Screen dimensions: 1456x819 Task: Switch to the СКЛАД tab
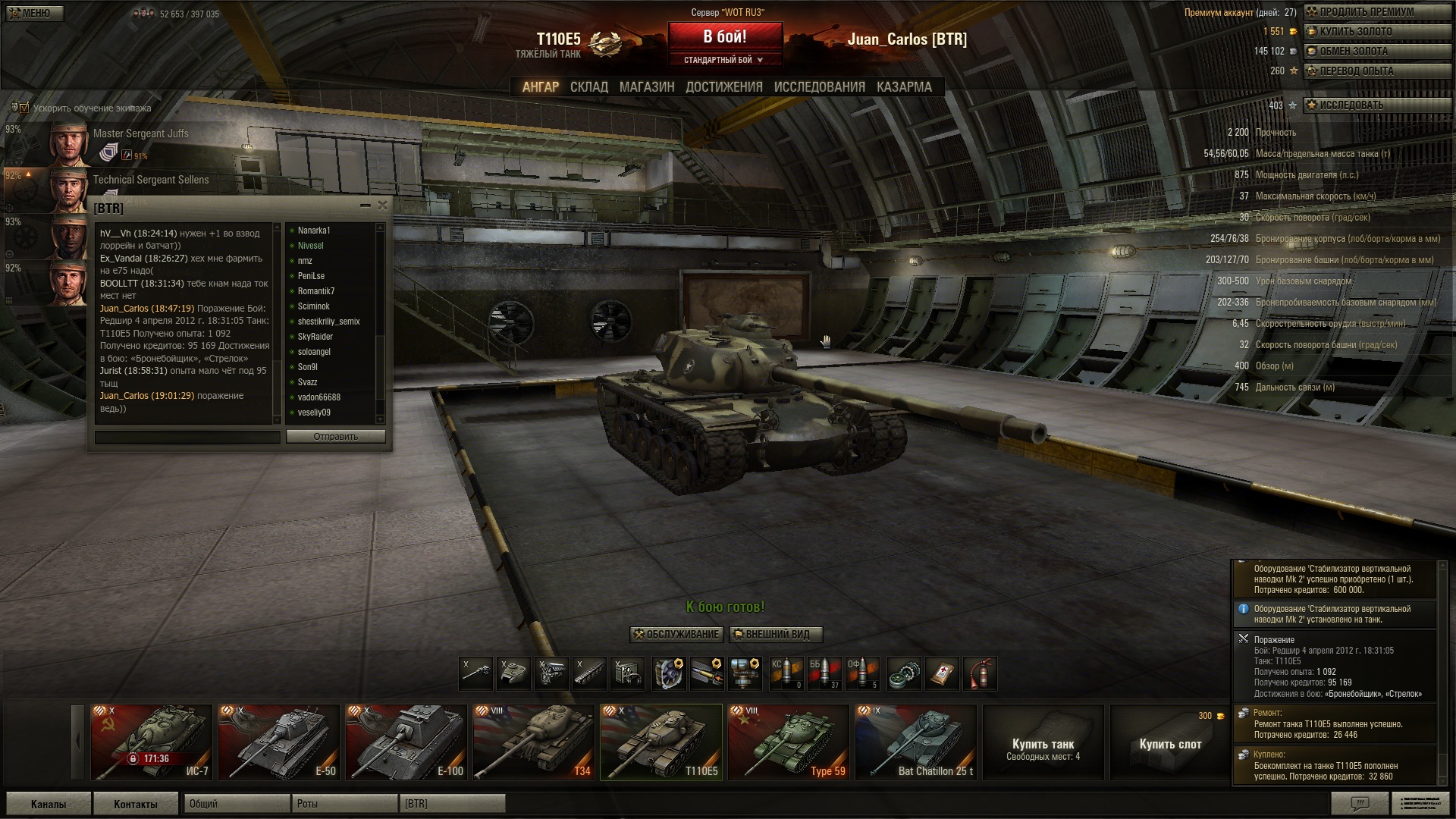point(588,87)
